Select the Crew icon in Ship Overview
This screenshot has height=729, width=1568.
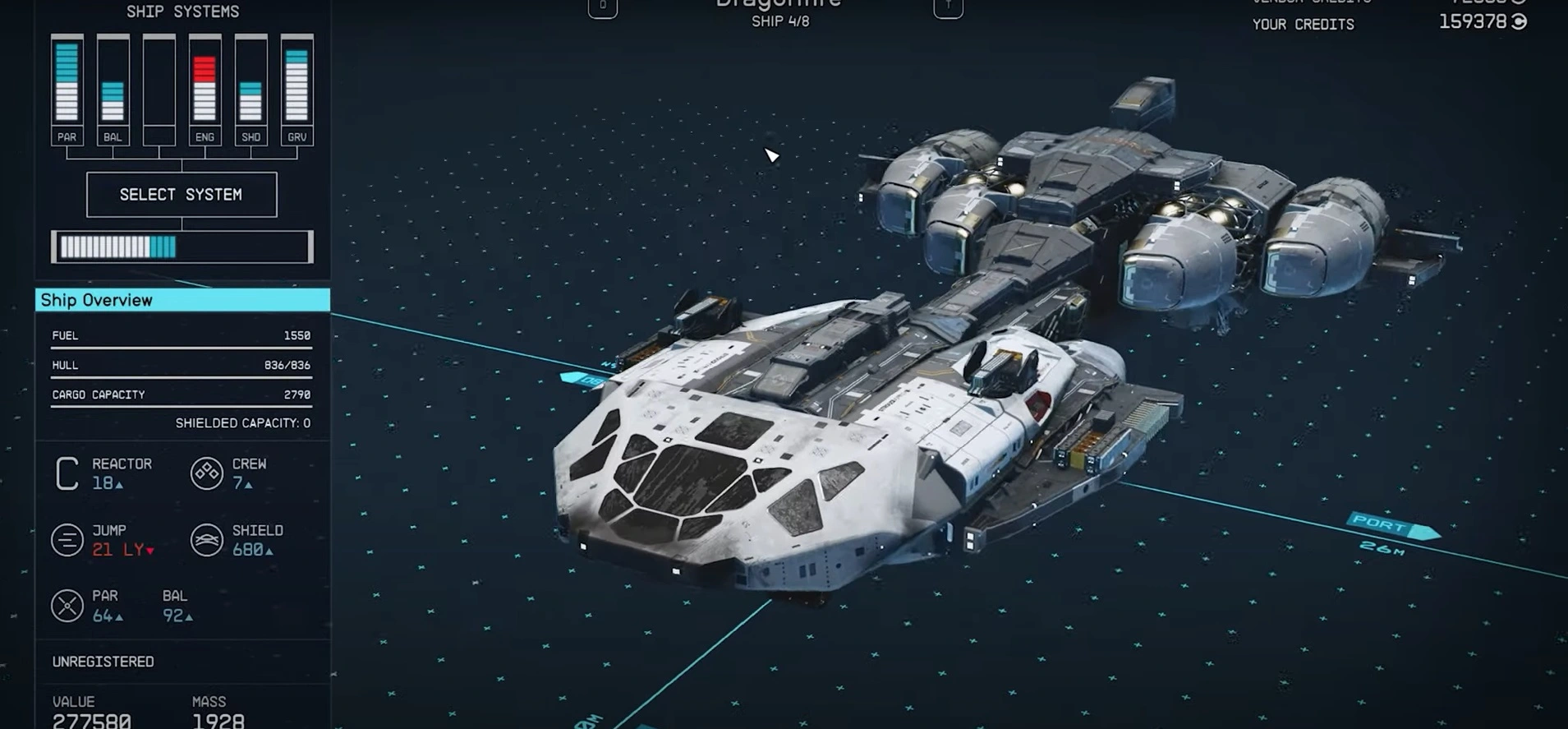[205, 473]
